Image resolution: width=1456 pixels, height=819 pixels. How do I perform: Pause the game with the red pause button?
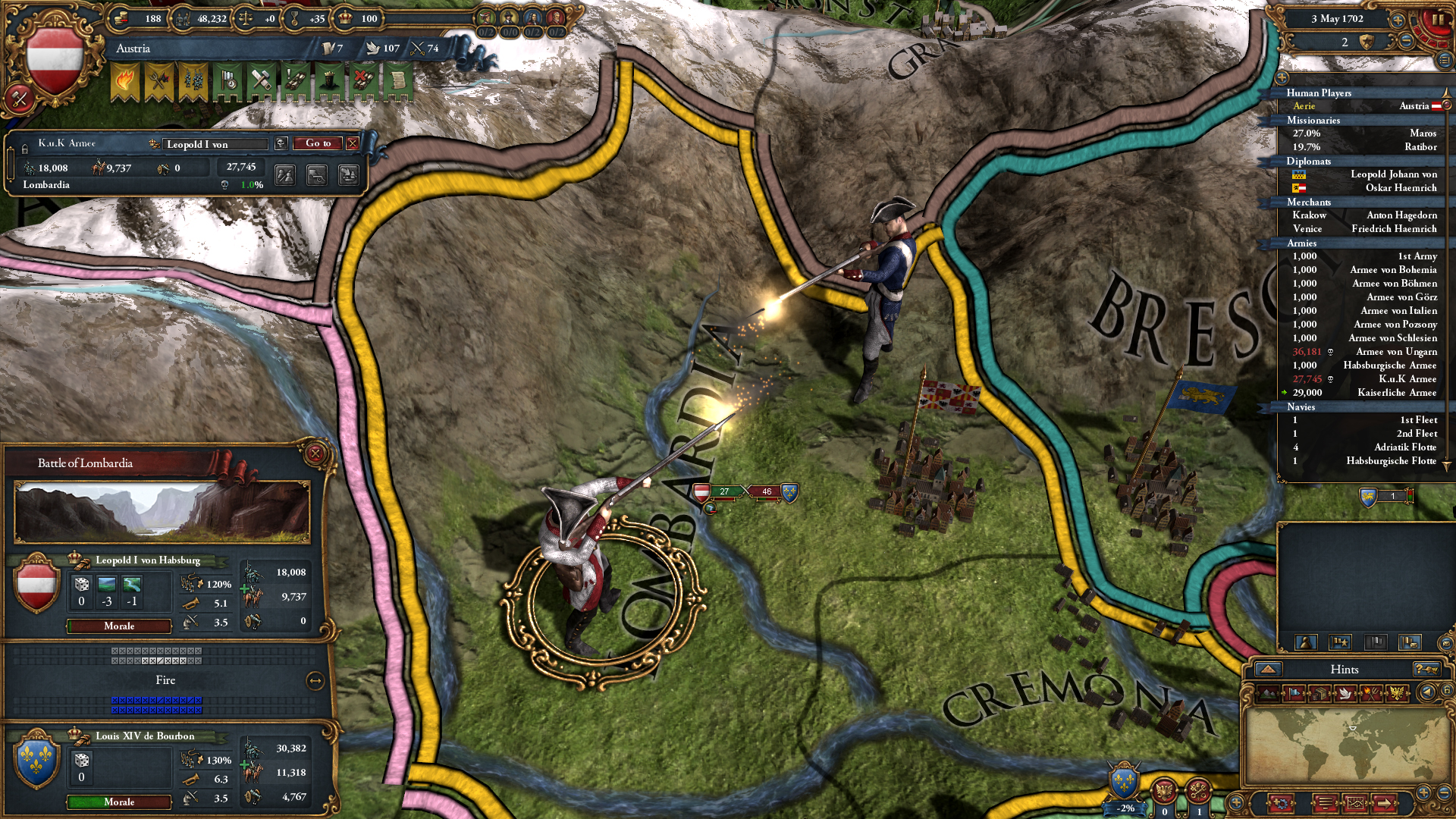click(1436, 20)
